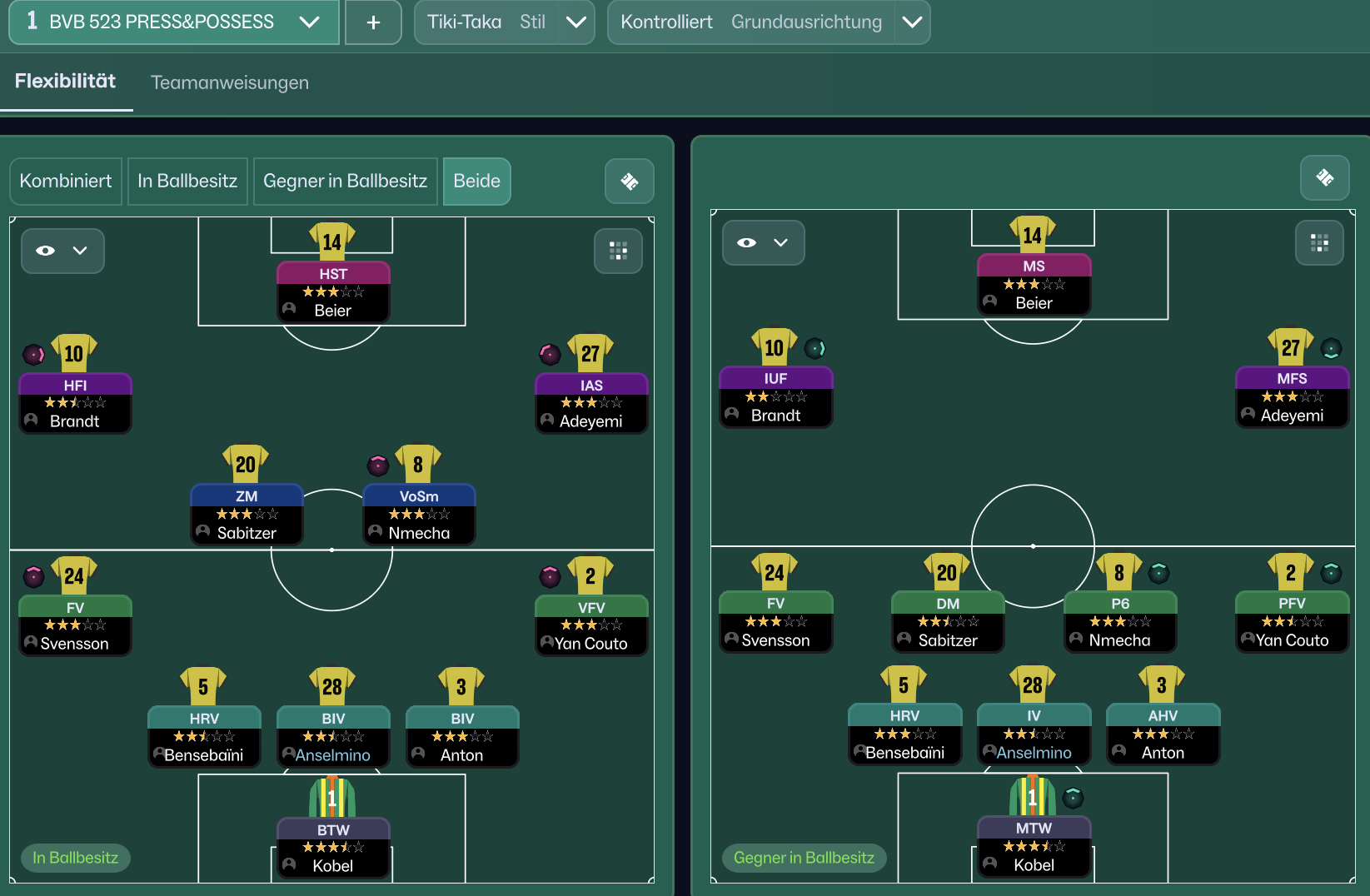Select Anton in the AHV role

click(x=1163, y=734)
